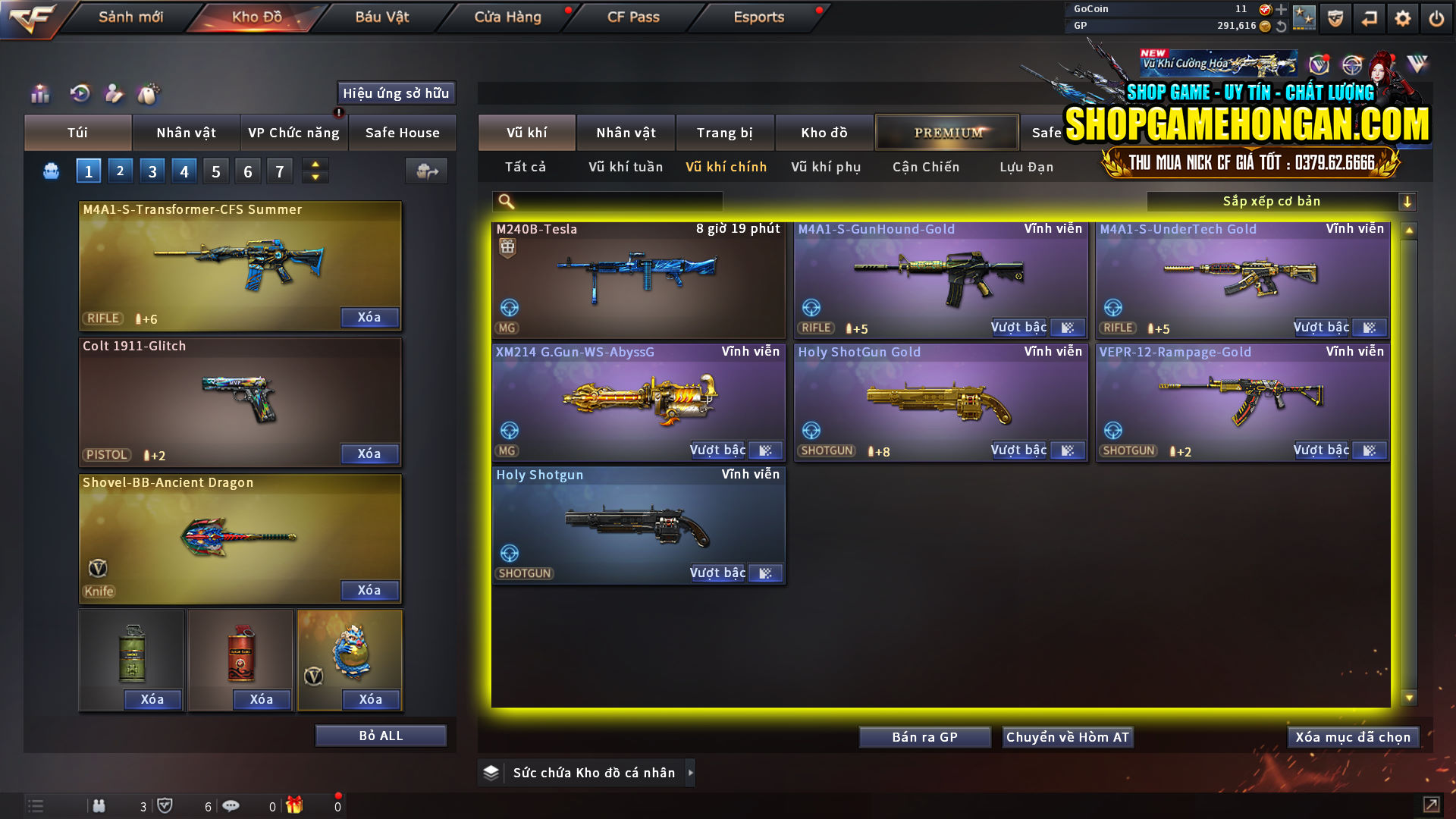This screenshot has height=819, width=1456.
Task: Click the Bán ra GP button
Action: tap(924, 736)
